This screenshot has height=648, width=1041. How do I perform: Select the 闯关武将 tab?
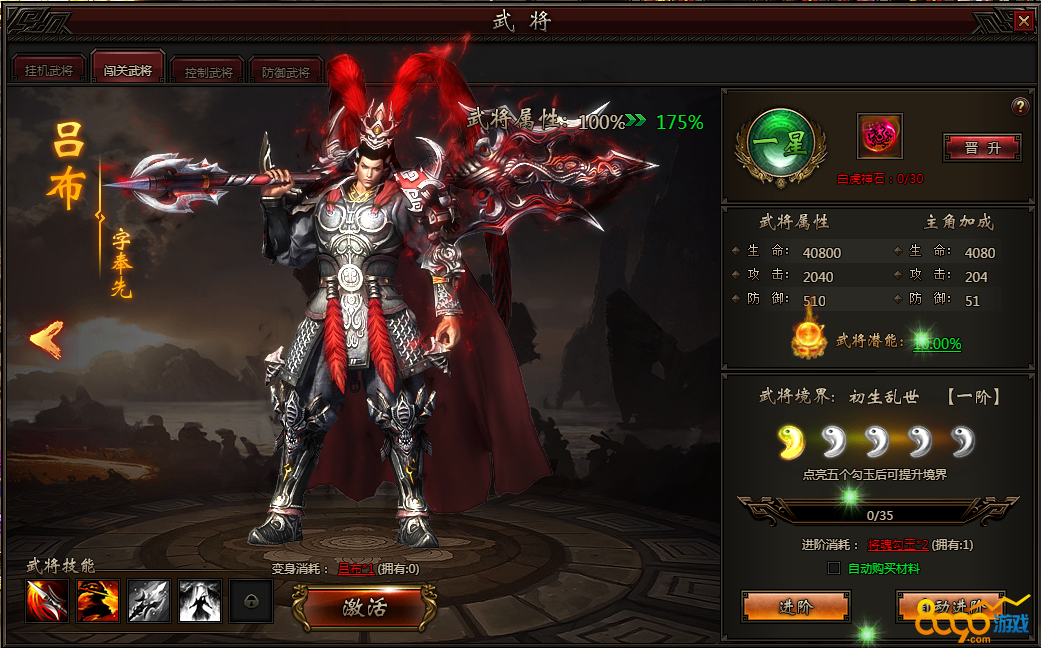click(127, 71)
